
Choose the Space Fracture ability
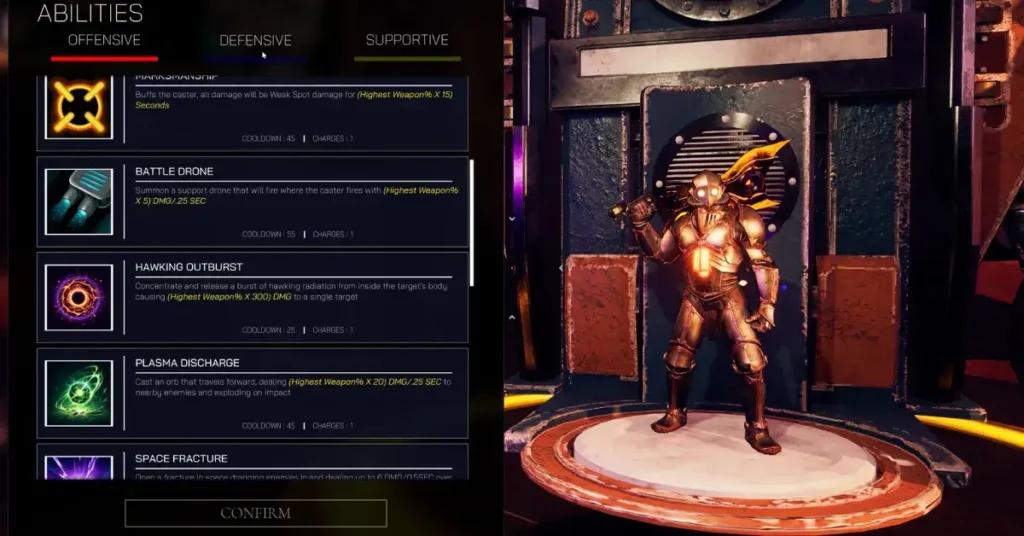(252, 462)
